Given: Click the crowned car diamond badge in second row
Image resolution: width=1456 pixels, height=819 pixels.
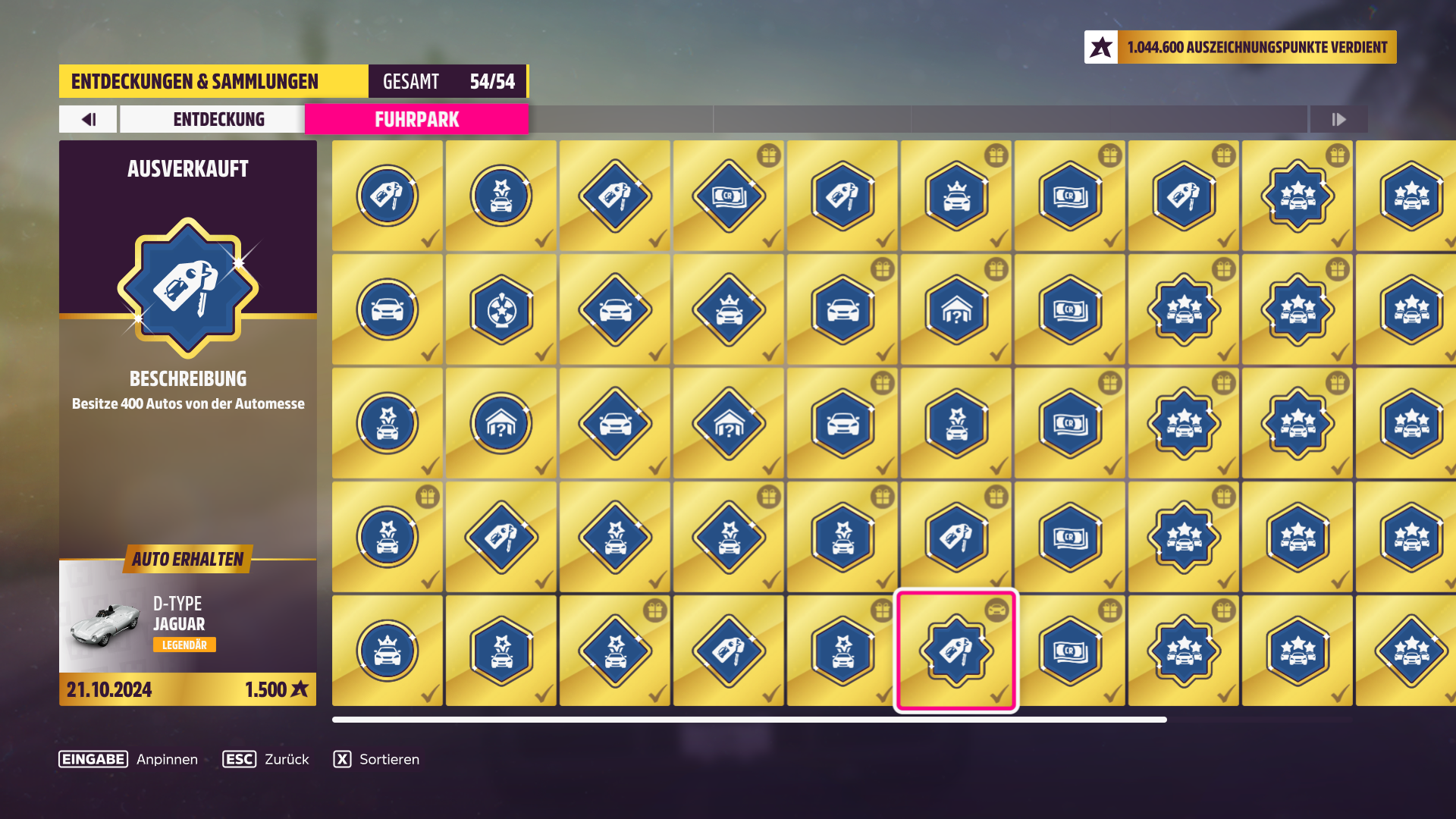Looking at the screenshot, I should click(729, 309).
